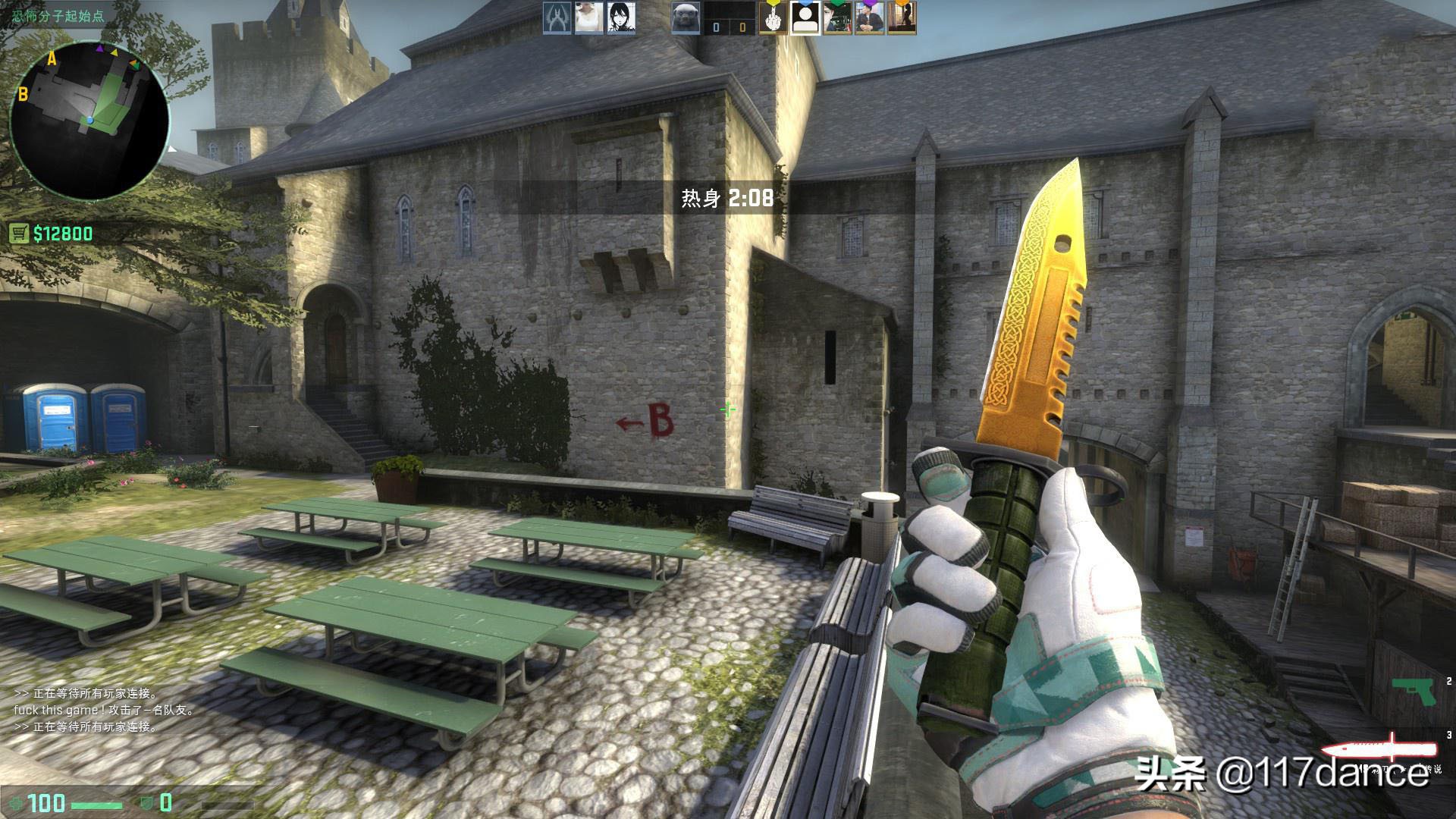Image resolution: width=1456 pixels, height=819 pixels.
Task: Click the warmup timer 热身 2:08 banner
Action: tap(724, 198)
